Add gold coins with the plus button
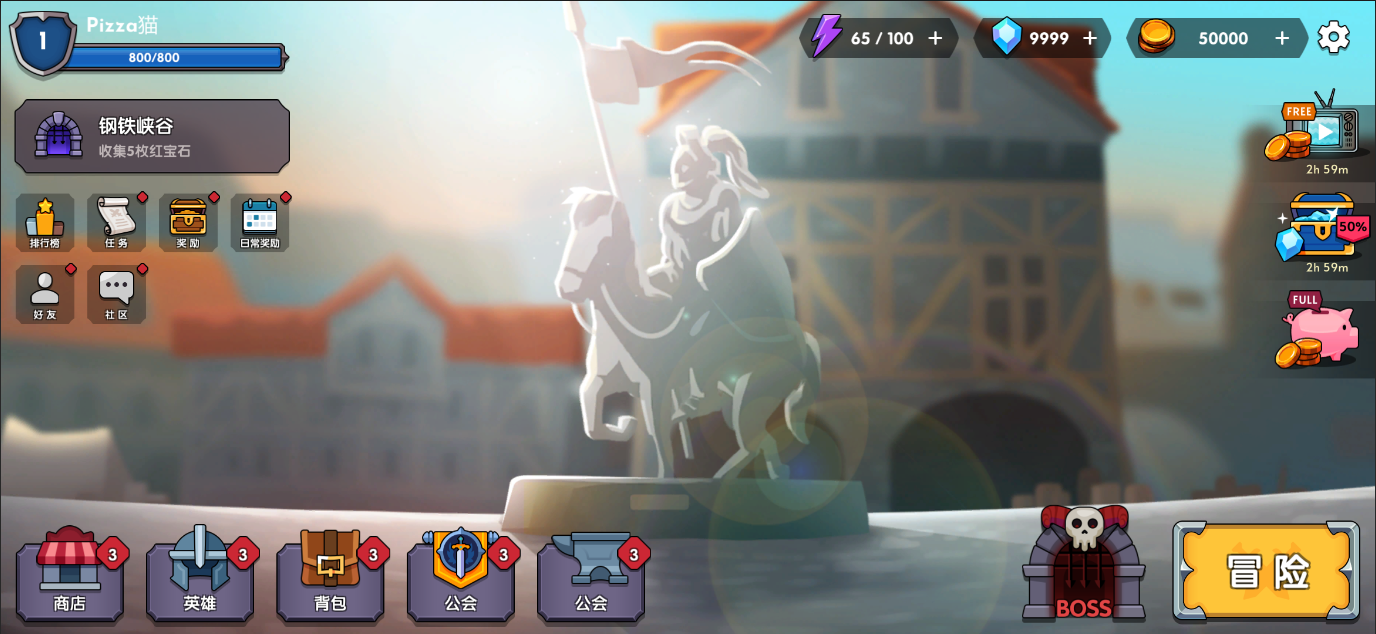This screenshot has width=1376, height=634. click(1282, 38)
